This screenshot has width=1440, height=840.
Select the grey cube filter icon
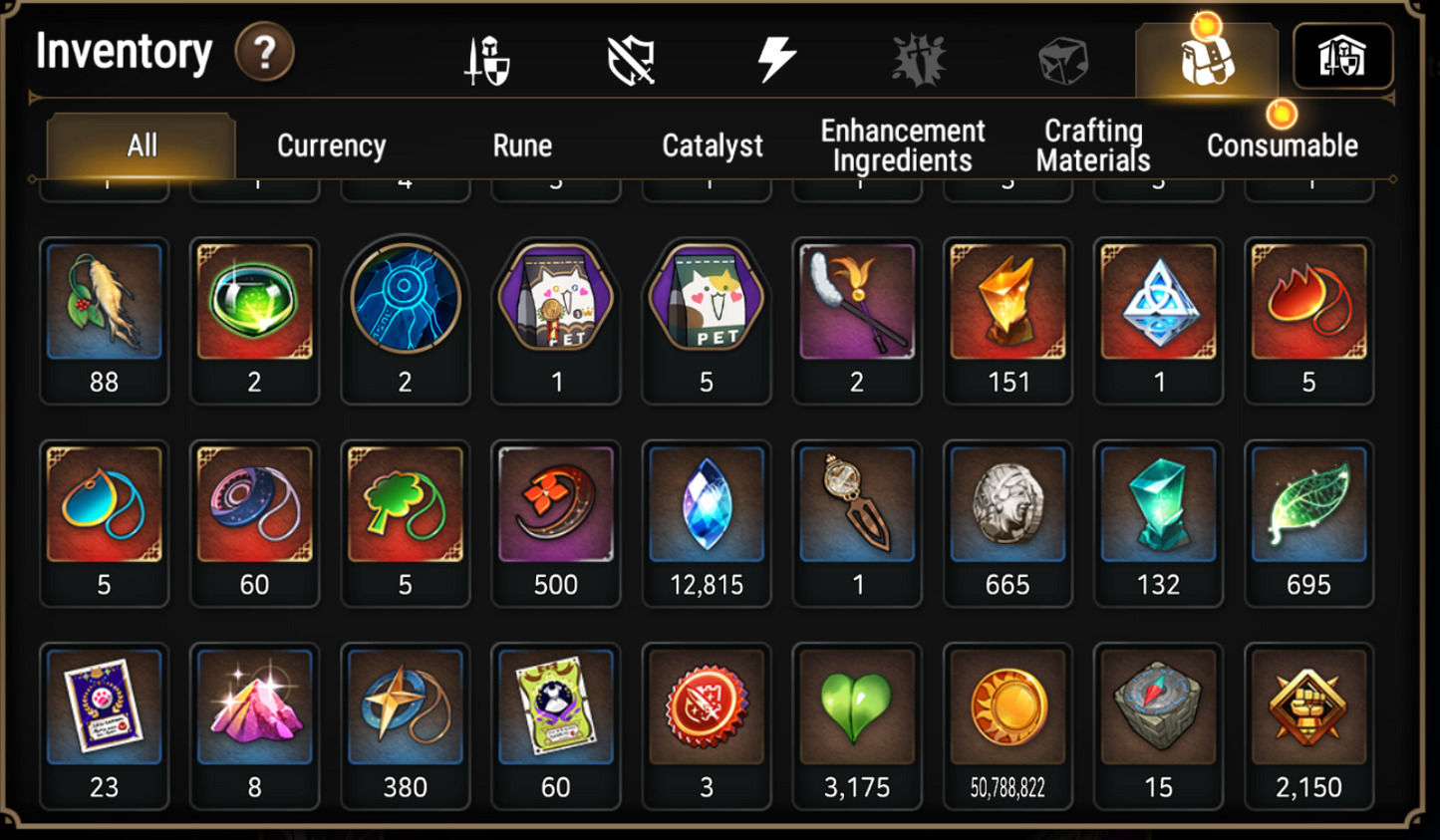(x=1062, y=57)
